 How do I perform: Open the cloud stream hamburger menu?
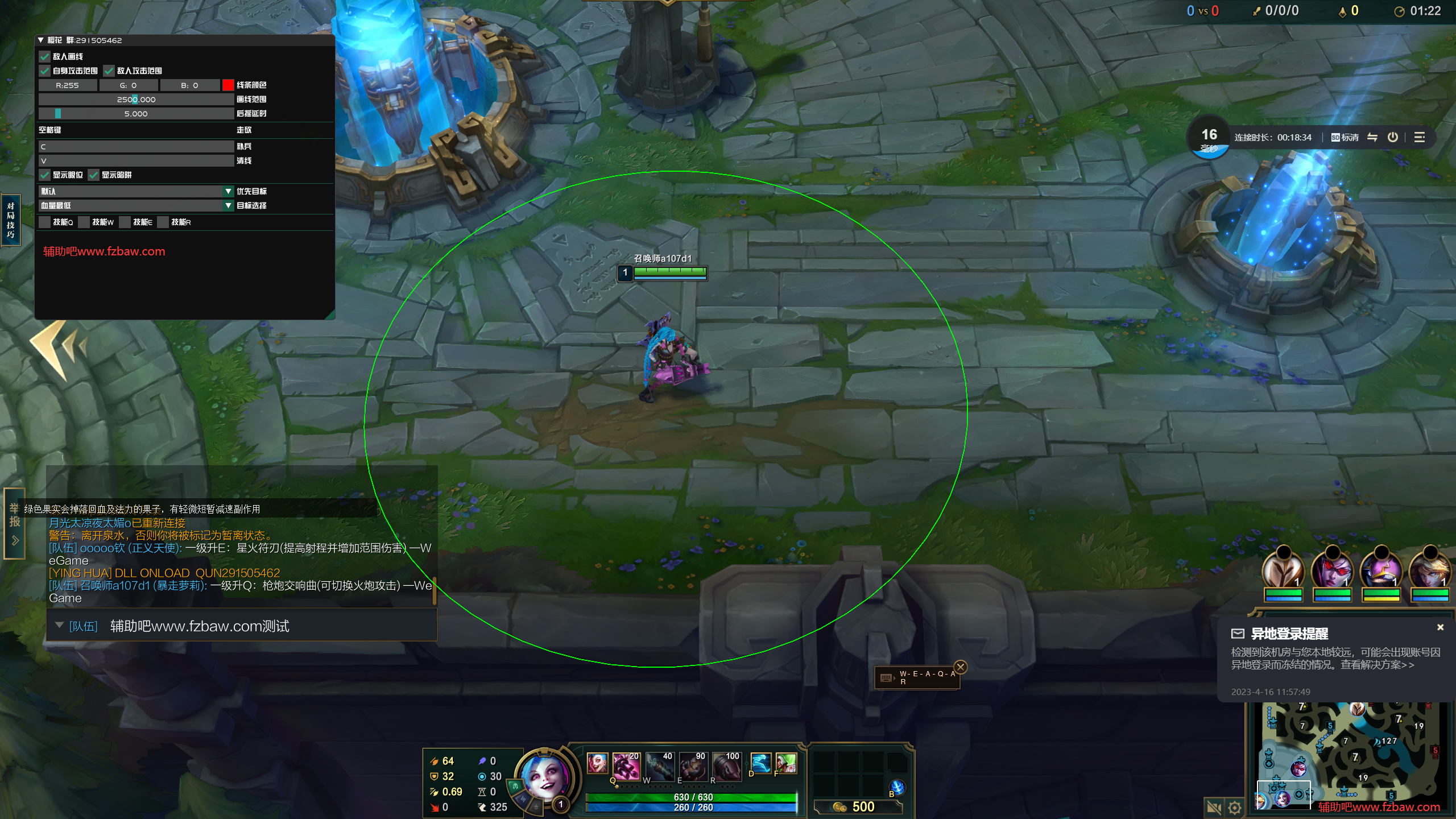coord(1420,137)
